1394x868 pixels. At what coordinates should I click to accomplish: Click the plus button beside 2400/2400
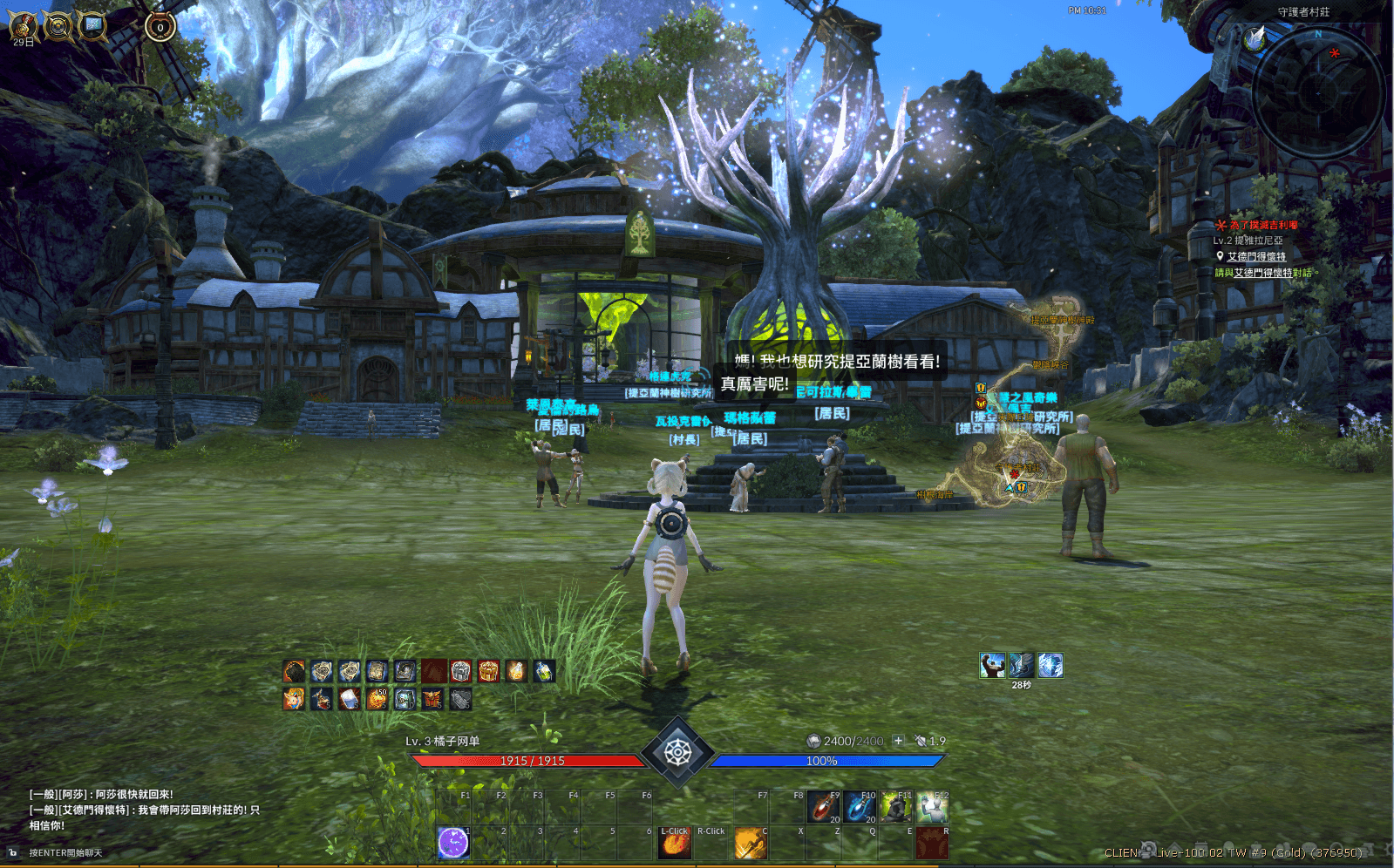898,741
